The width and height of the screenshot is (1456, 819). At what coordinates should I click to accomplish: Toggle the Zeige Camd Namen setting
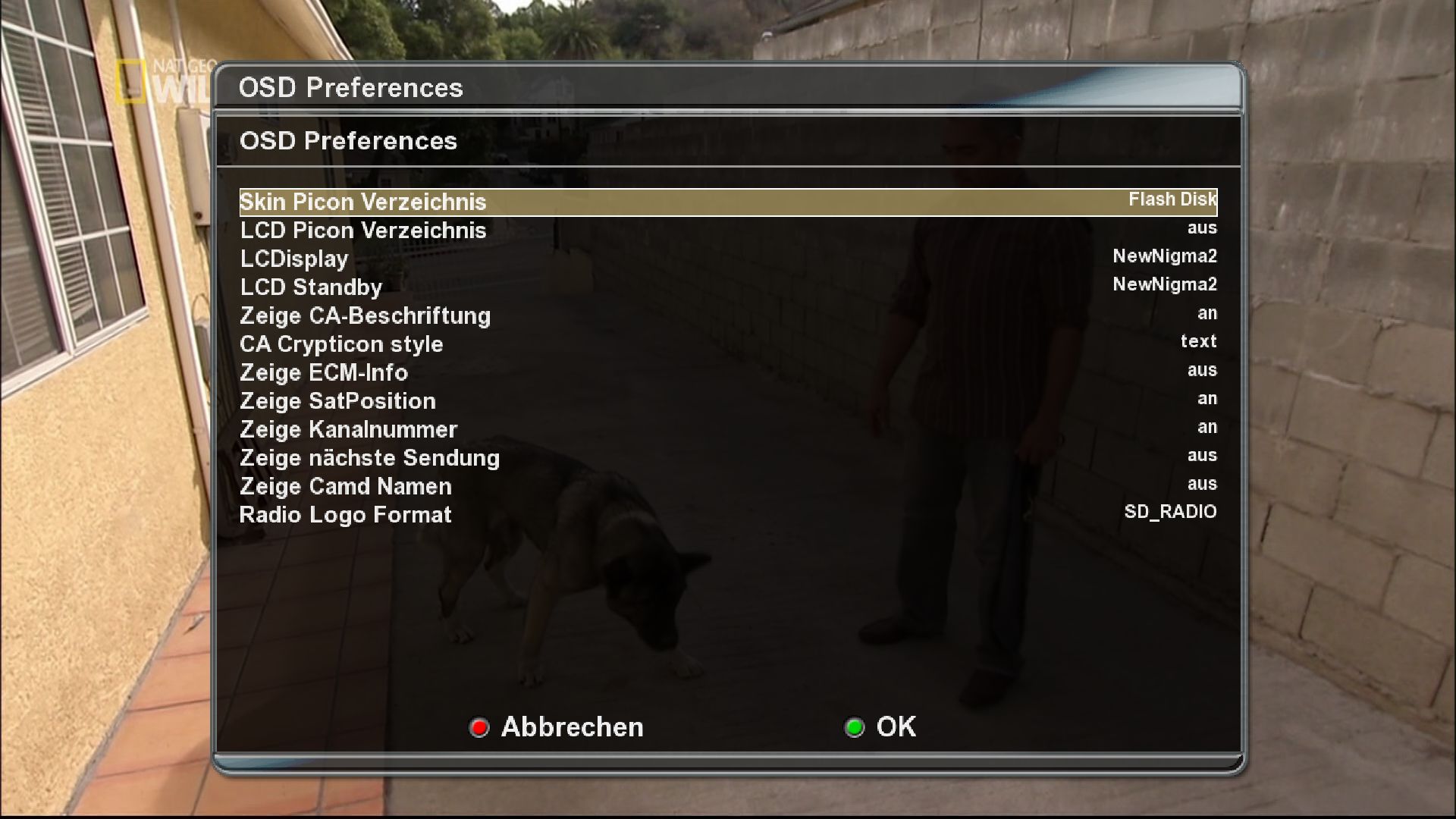[728, 486]
